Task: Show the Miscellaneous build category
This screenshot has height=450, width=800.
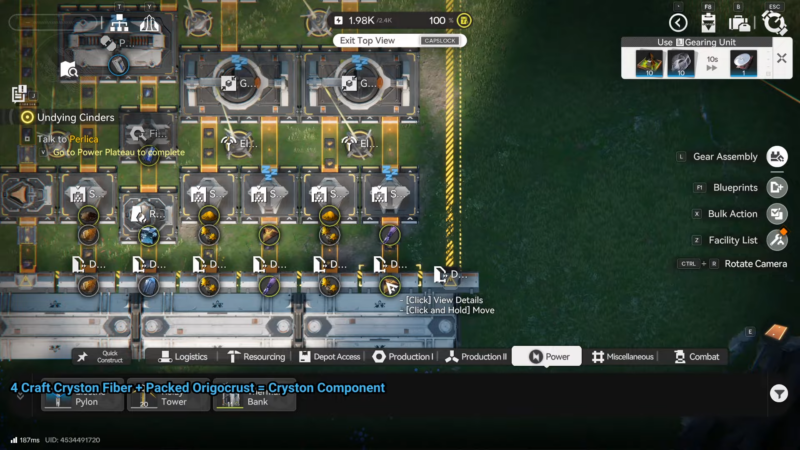Action: pos(622,356)
